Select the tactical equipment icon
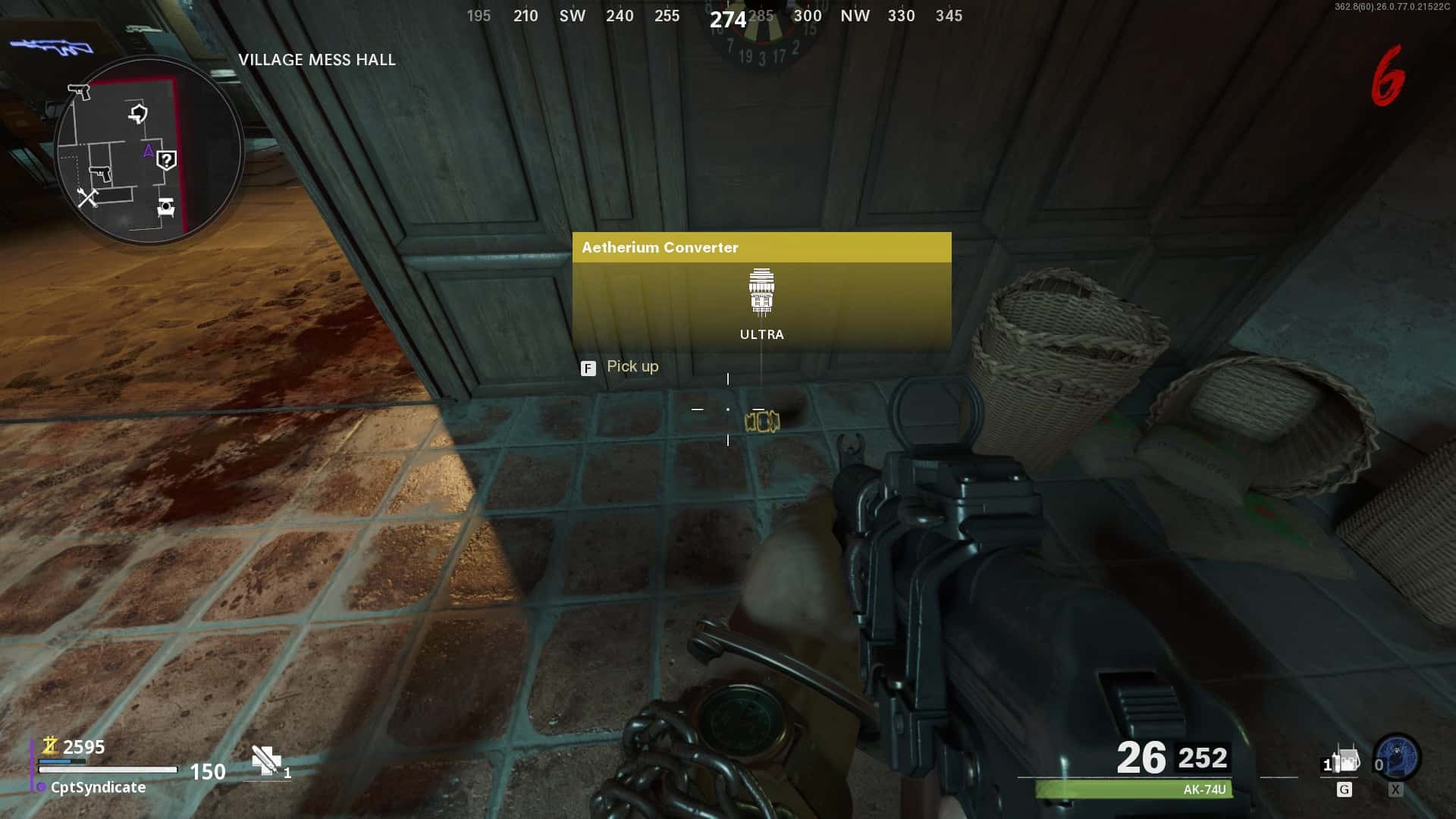The width and height of the screenshot is (1456, 819). coord(1345,760)
